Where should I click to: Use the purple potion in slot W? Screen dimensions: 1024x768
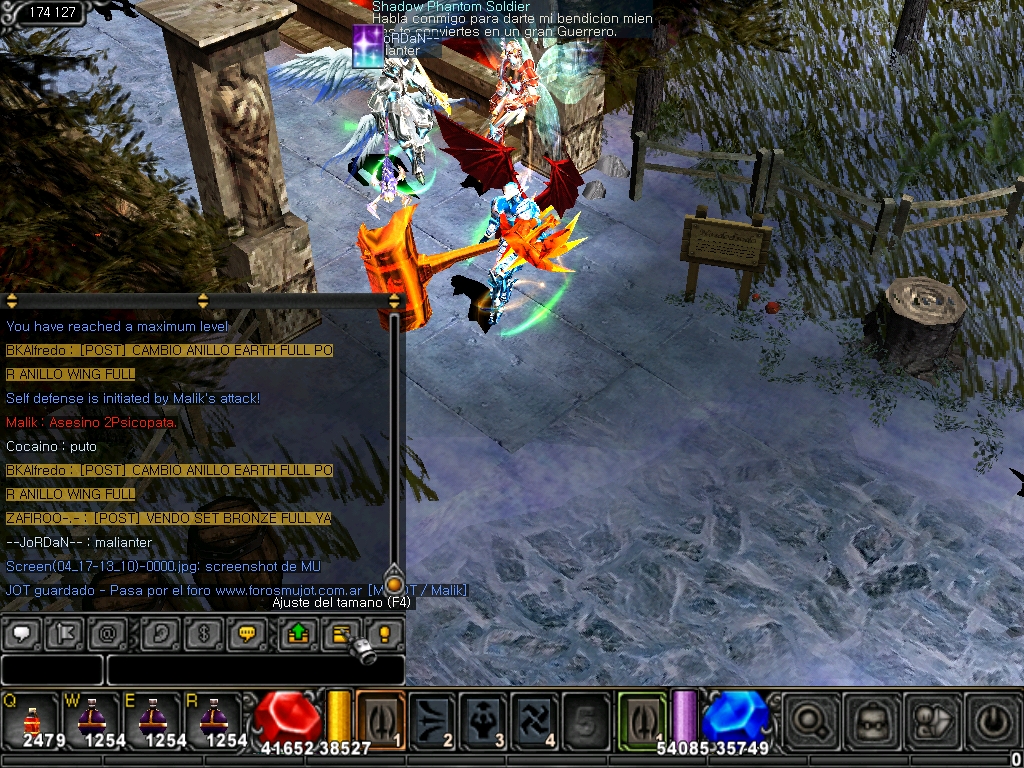pyautogui.click(x=91, y=716)
